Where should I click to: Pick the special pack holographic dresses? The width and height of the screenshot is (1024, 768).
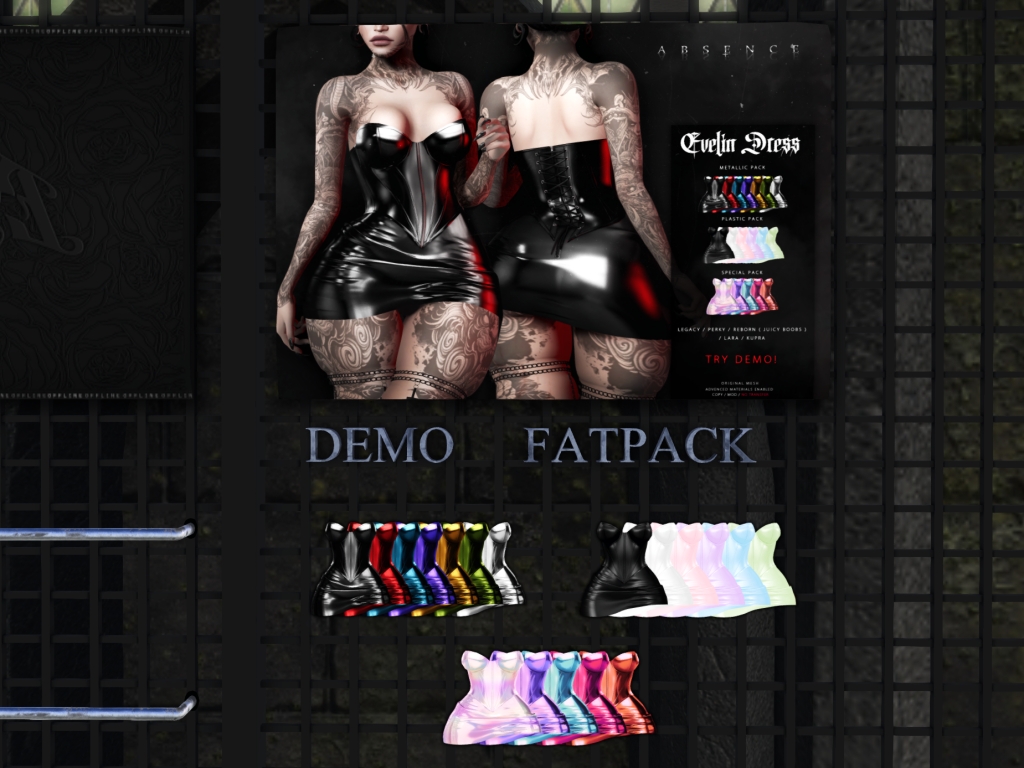[548, 697]
